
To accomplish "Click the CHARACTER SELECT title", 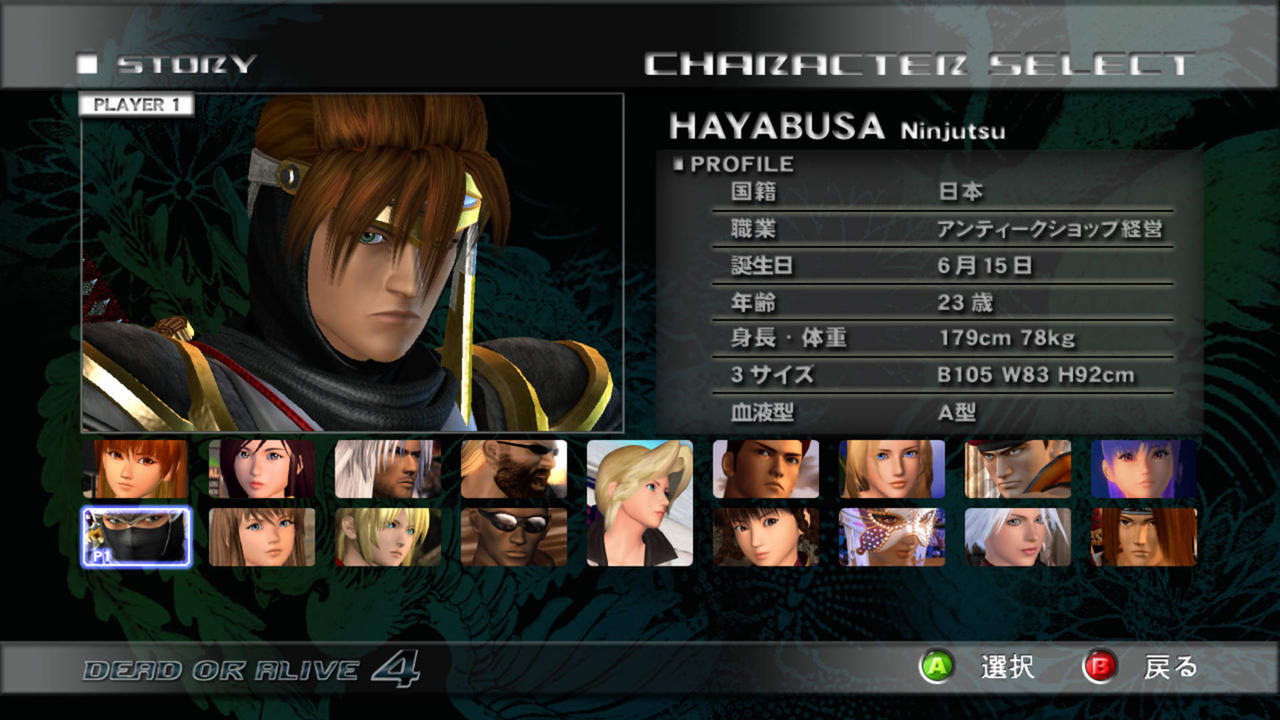I will (920, 60).
